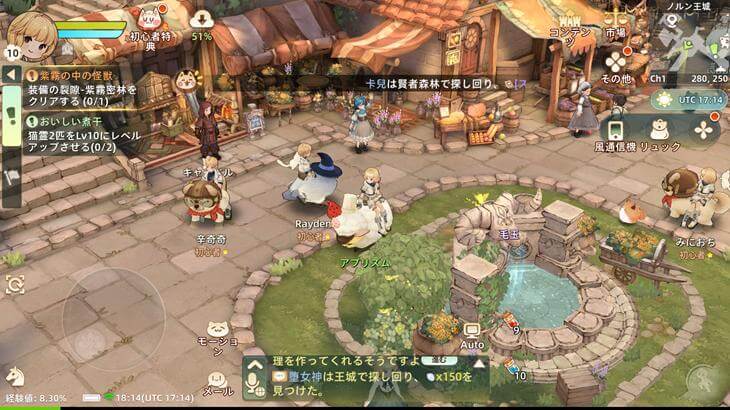Tap the horse mount icon
The height and width of the screenshot is (410, 730).
click(x=15, y=377)
